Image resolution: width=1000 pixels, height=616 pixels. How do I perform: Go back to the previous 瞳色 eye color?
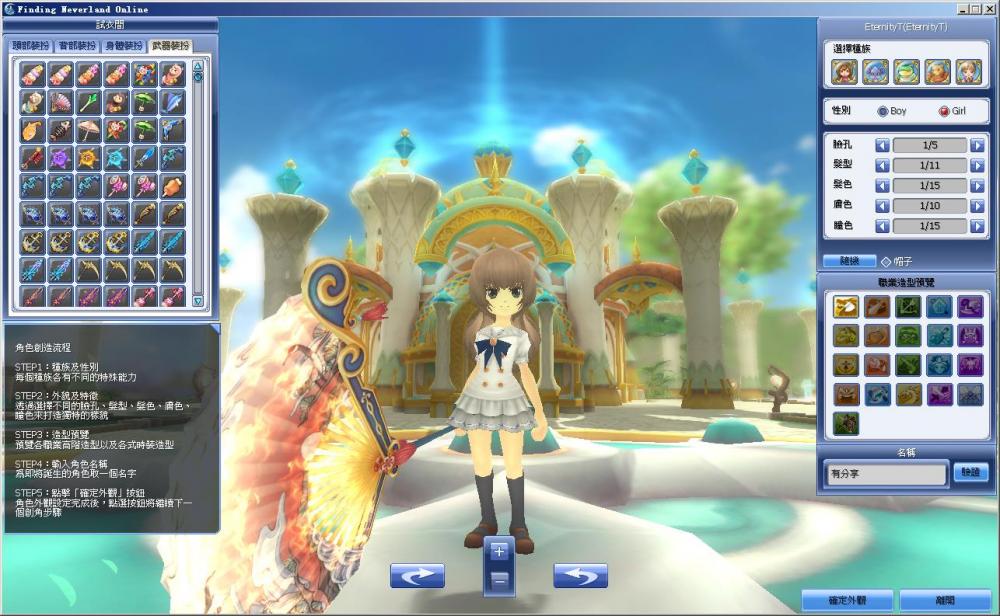pyautogui.click(x=882, y=226)
